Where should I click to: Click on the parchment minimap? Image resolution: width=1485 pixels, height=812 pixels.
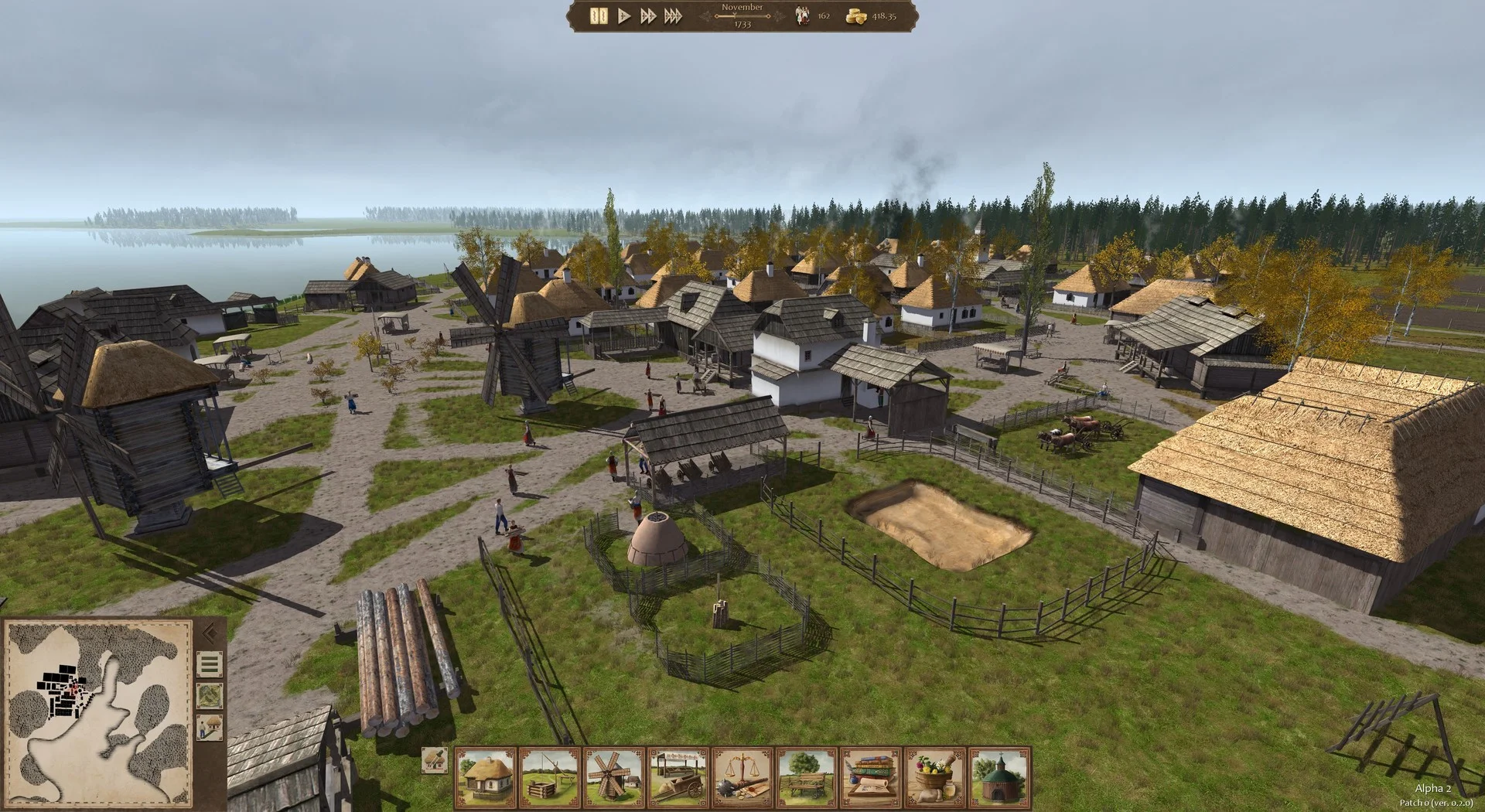[x=98, y=712]
